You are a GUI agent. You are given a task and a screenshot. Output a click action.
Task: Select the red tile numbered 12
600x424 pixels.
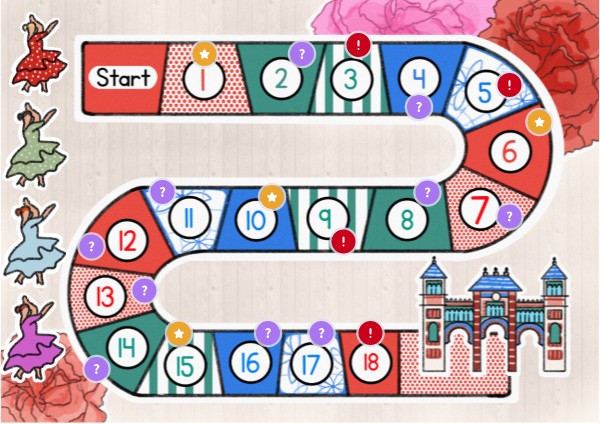tap(127, 240)
